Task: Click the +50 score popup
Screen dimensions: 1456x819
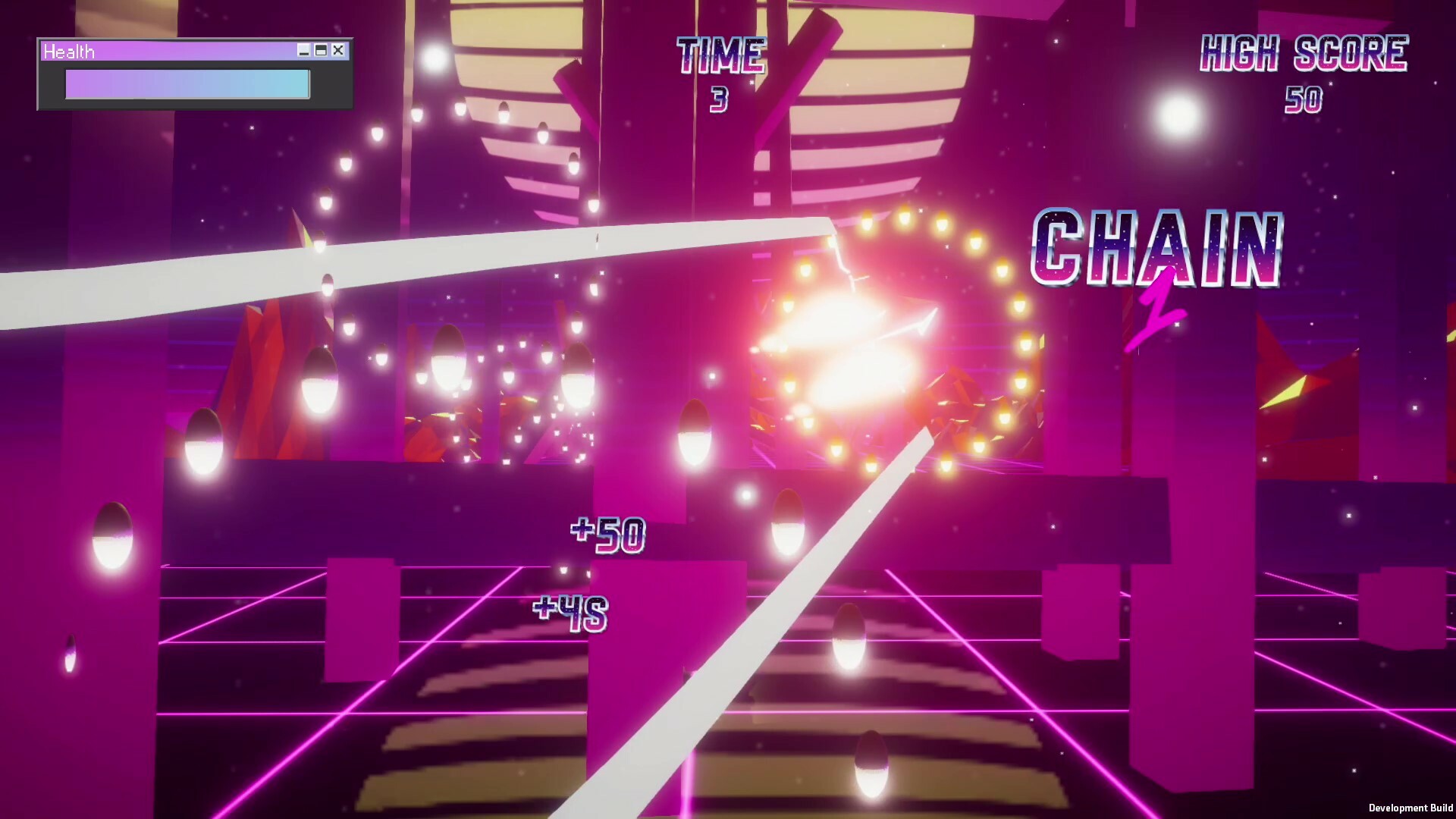Action: (x=607, y=534)
